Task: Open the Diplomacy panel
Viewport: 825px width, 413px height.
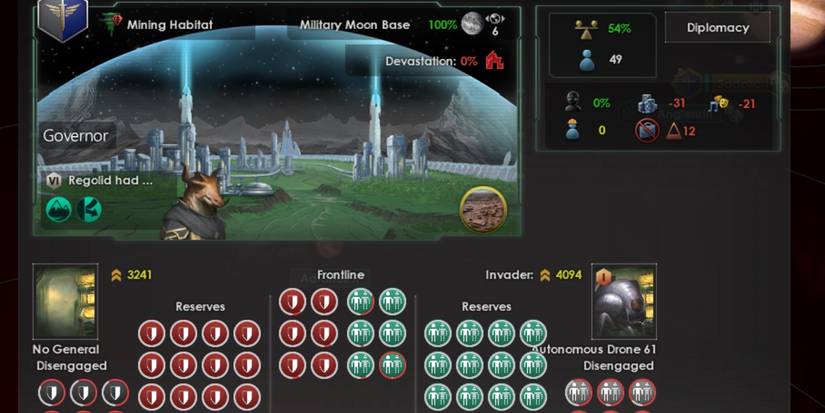Action: [x=717, y=28]
